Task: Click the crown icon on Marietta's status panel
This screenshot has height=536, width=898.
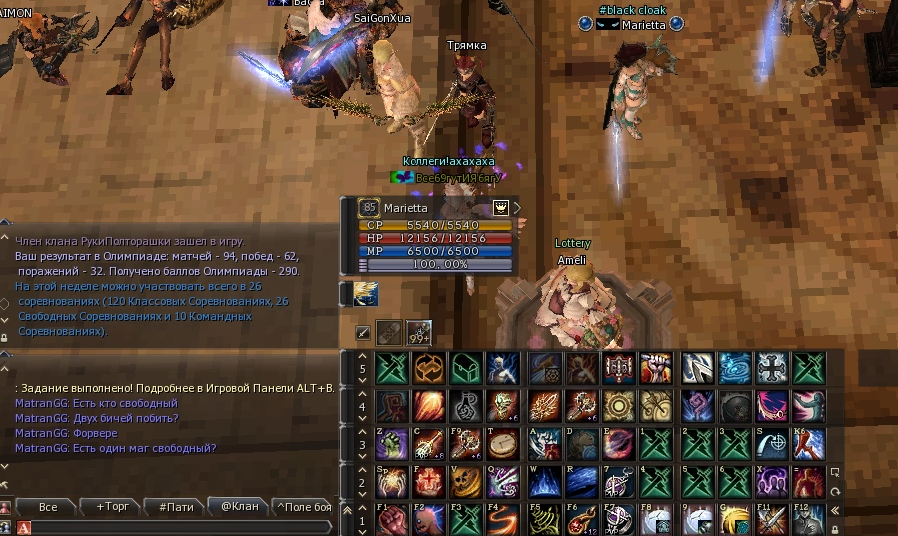Action: [501, 208]
